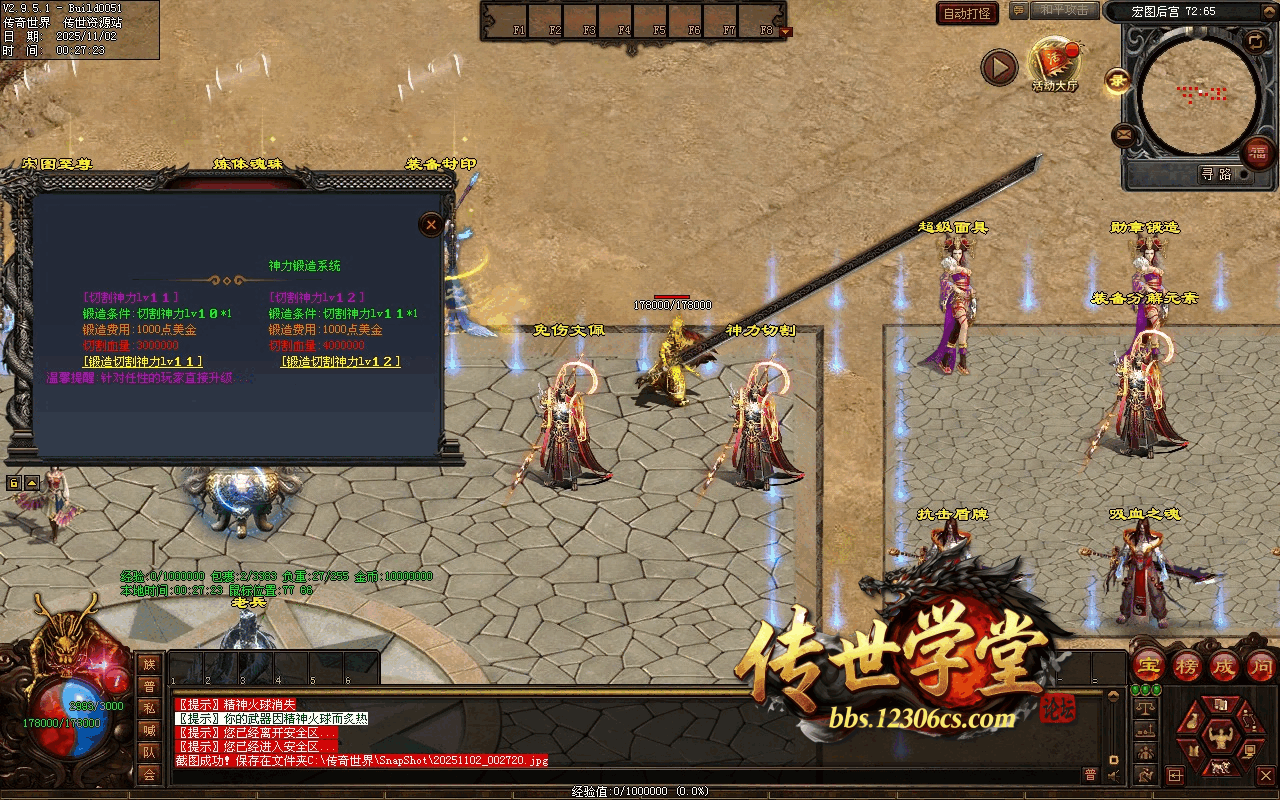Open the red 福 welfare button
The image size is (1280, 800).
coord(1258,153)
